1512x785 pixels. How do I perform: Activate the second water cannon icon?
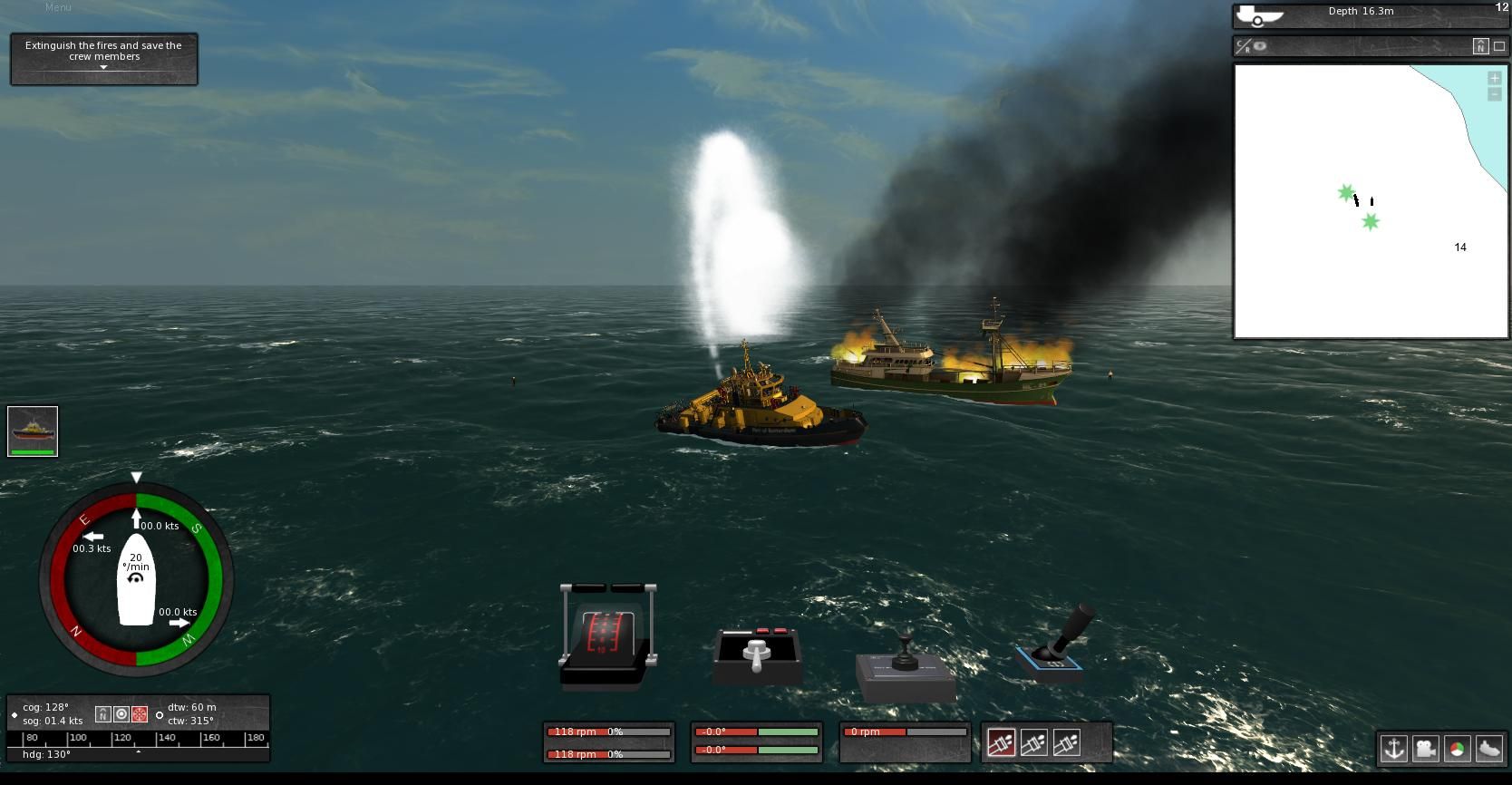point(1034,743)
